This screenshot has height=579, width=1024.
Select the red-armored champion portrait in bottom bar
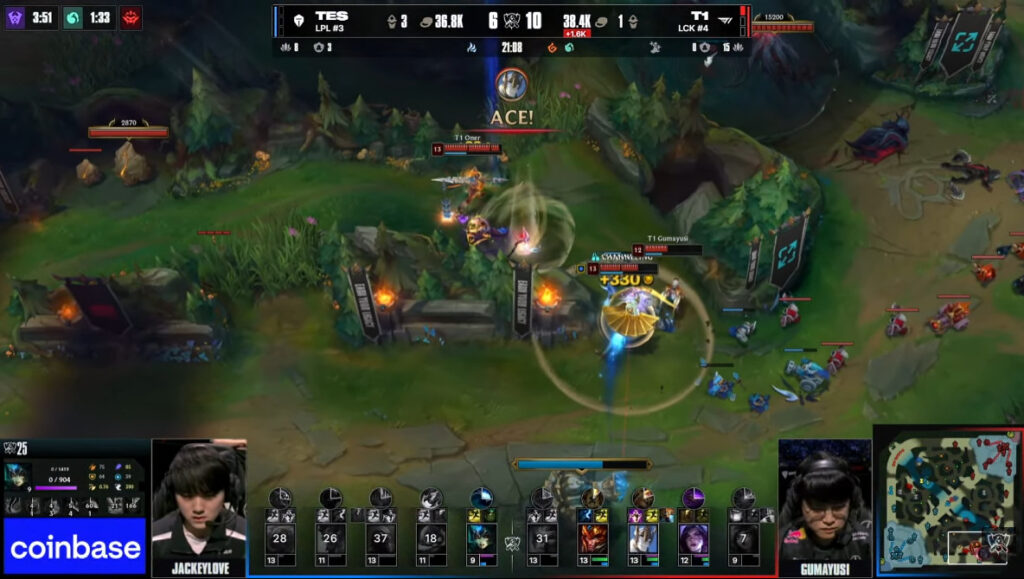pyautogui.click(x=593, y=539)
